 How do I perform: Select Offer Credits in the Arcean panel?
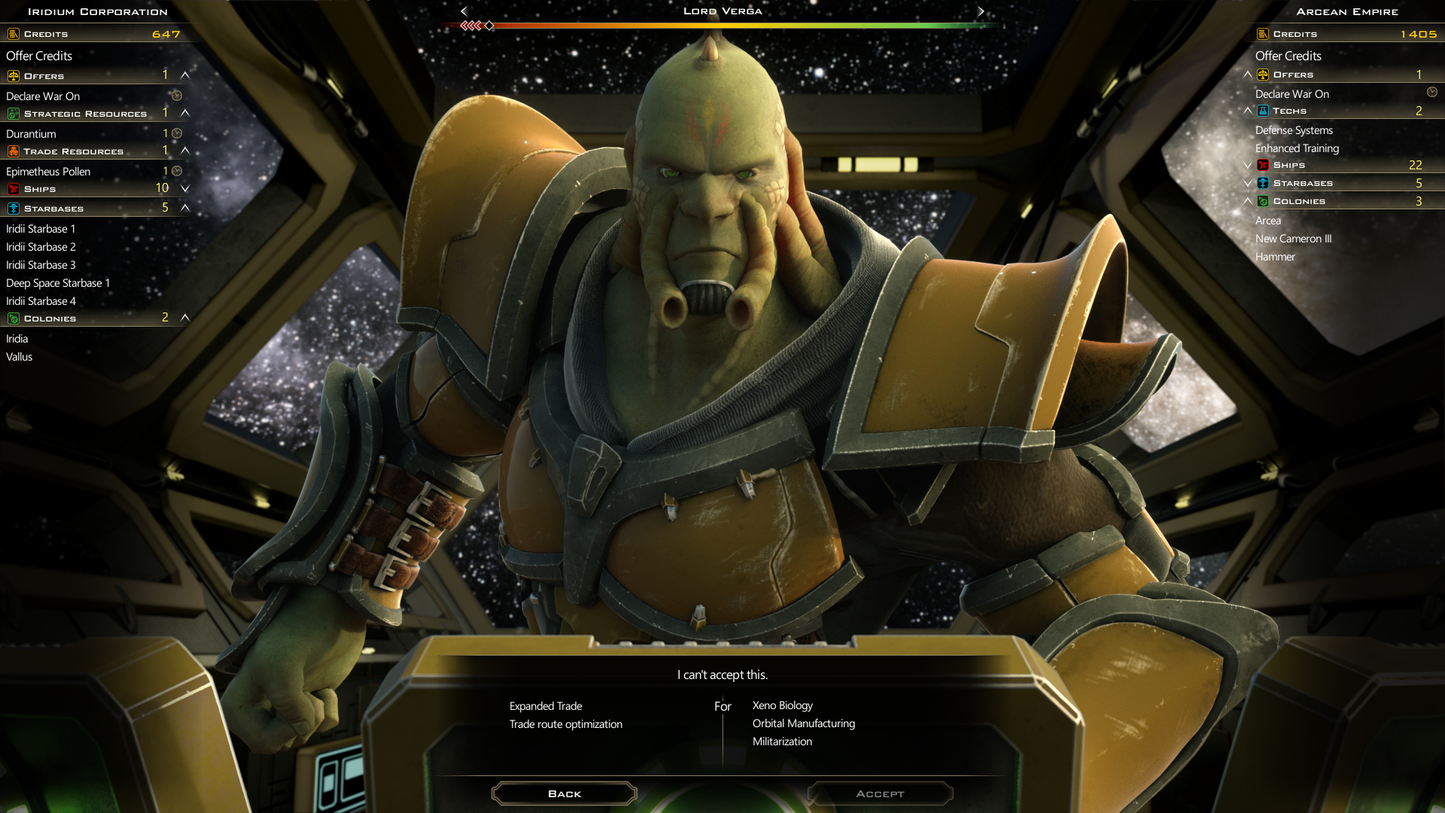click(1289, 56)
